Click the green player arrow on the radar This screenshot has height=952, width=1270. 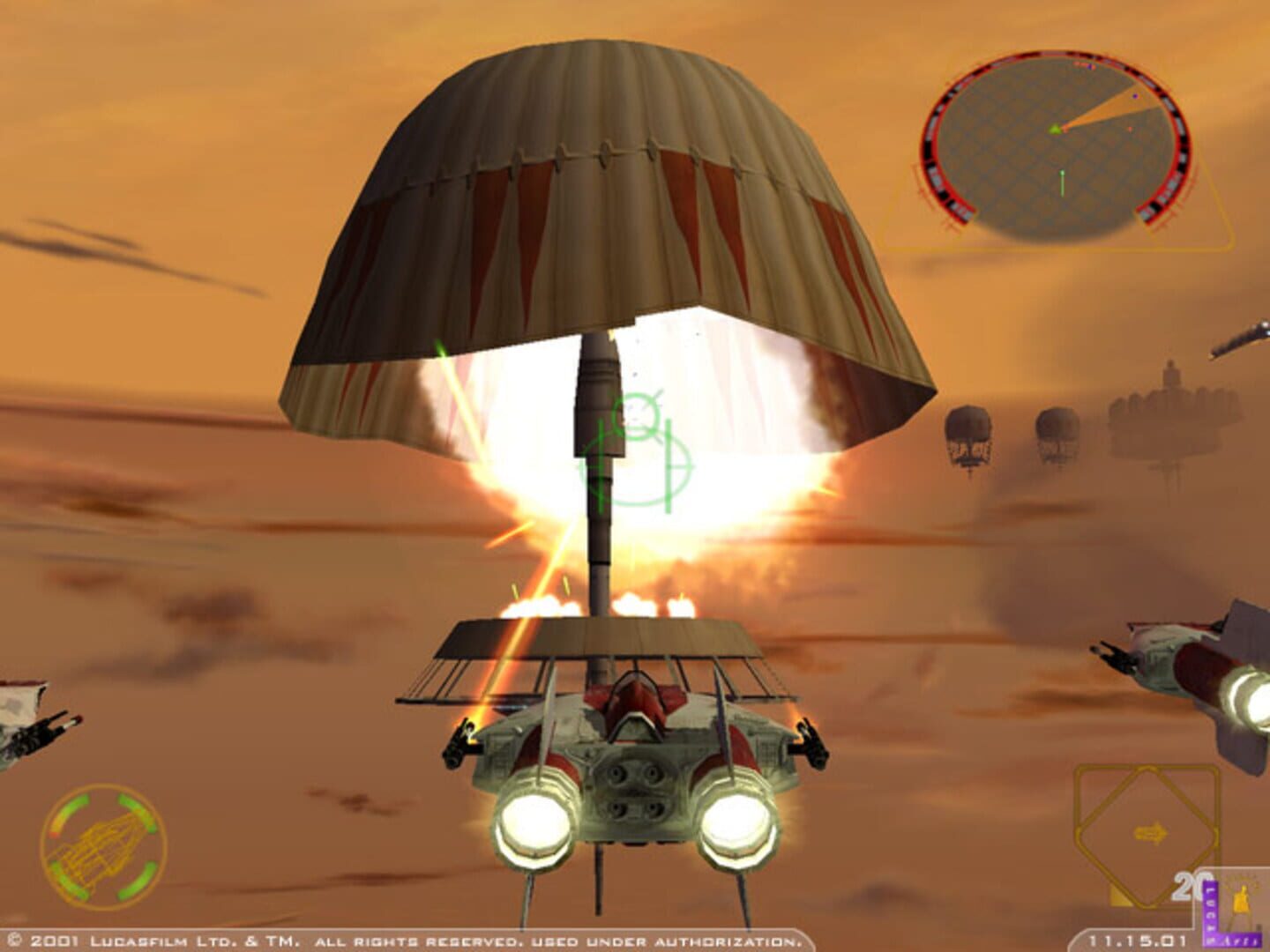[x=1056, y=128]
